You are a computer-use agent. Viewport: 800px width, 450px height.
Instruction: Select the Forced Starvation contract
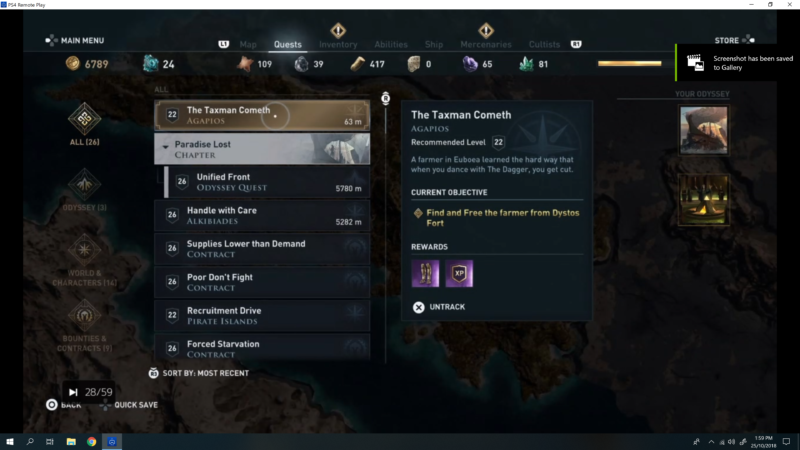point(262,348)
